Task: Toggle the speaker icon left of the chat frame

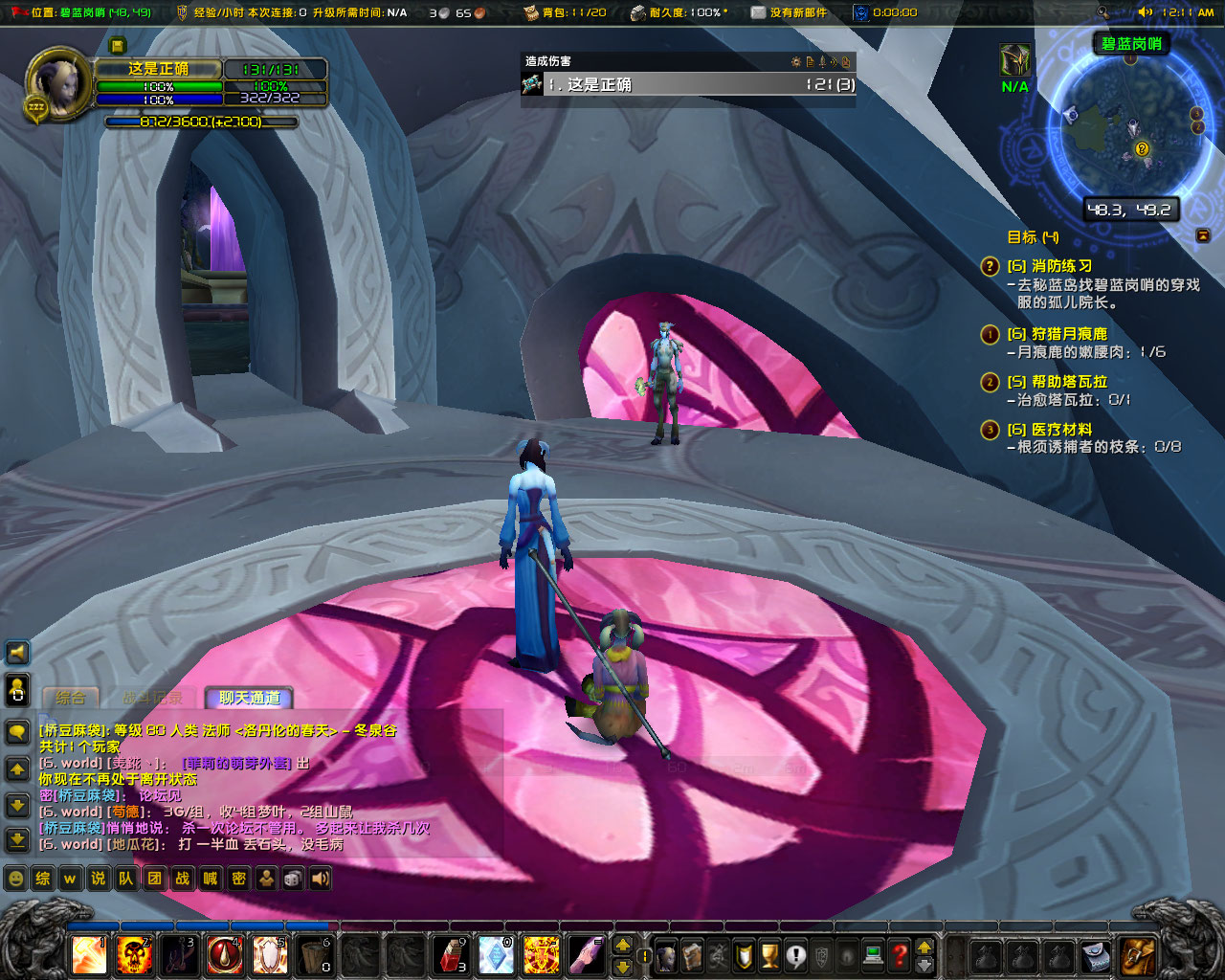Action: click(17, 653)
